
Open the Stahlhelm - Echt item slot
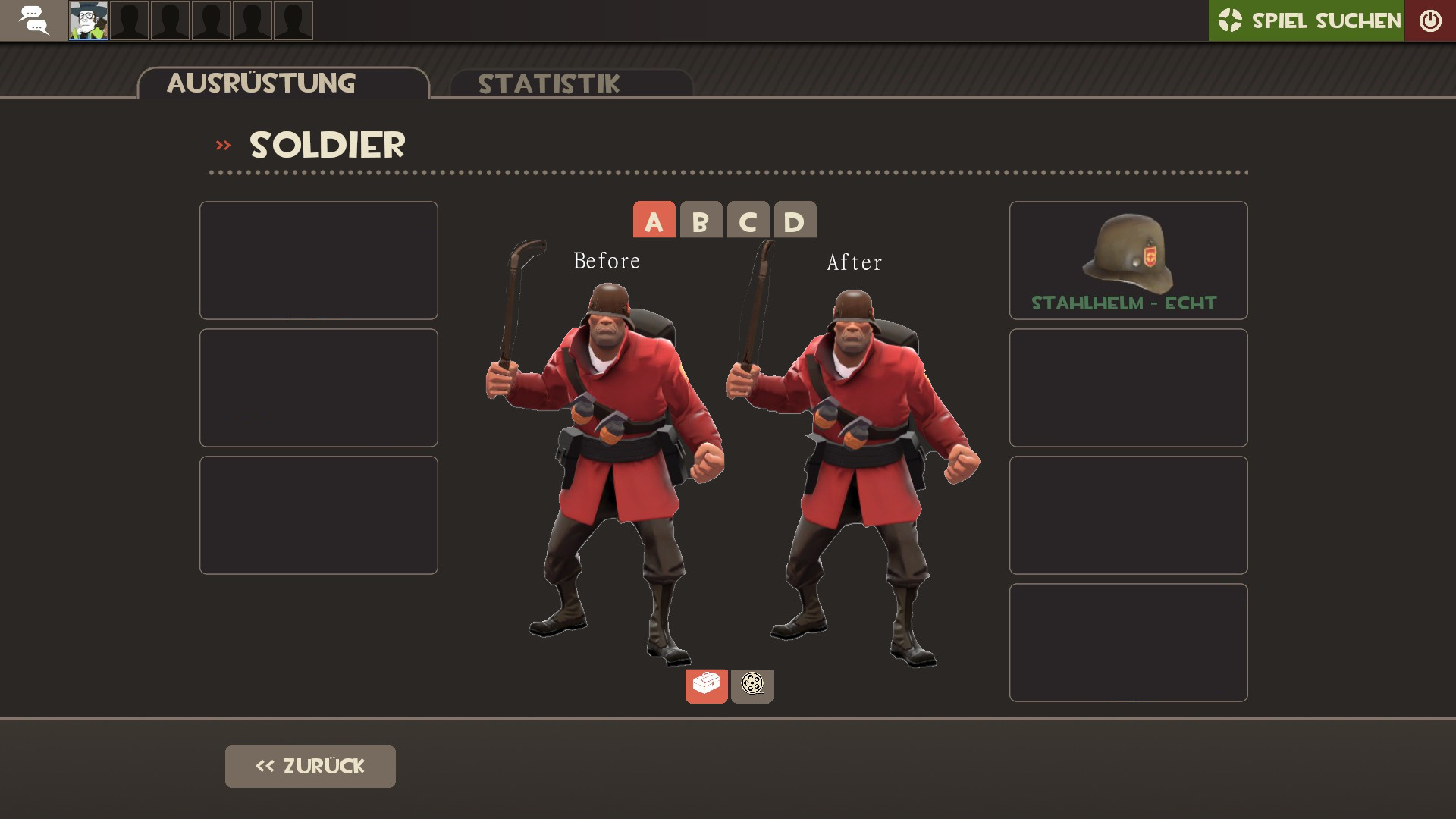pos(1128,260)
